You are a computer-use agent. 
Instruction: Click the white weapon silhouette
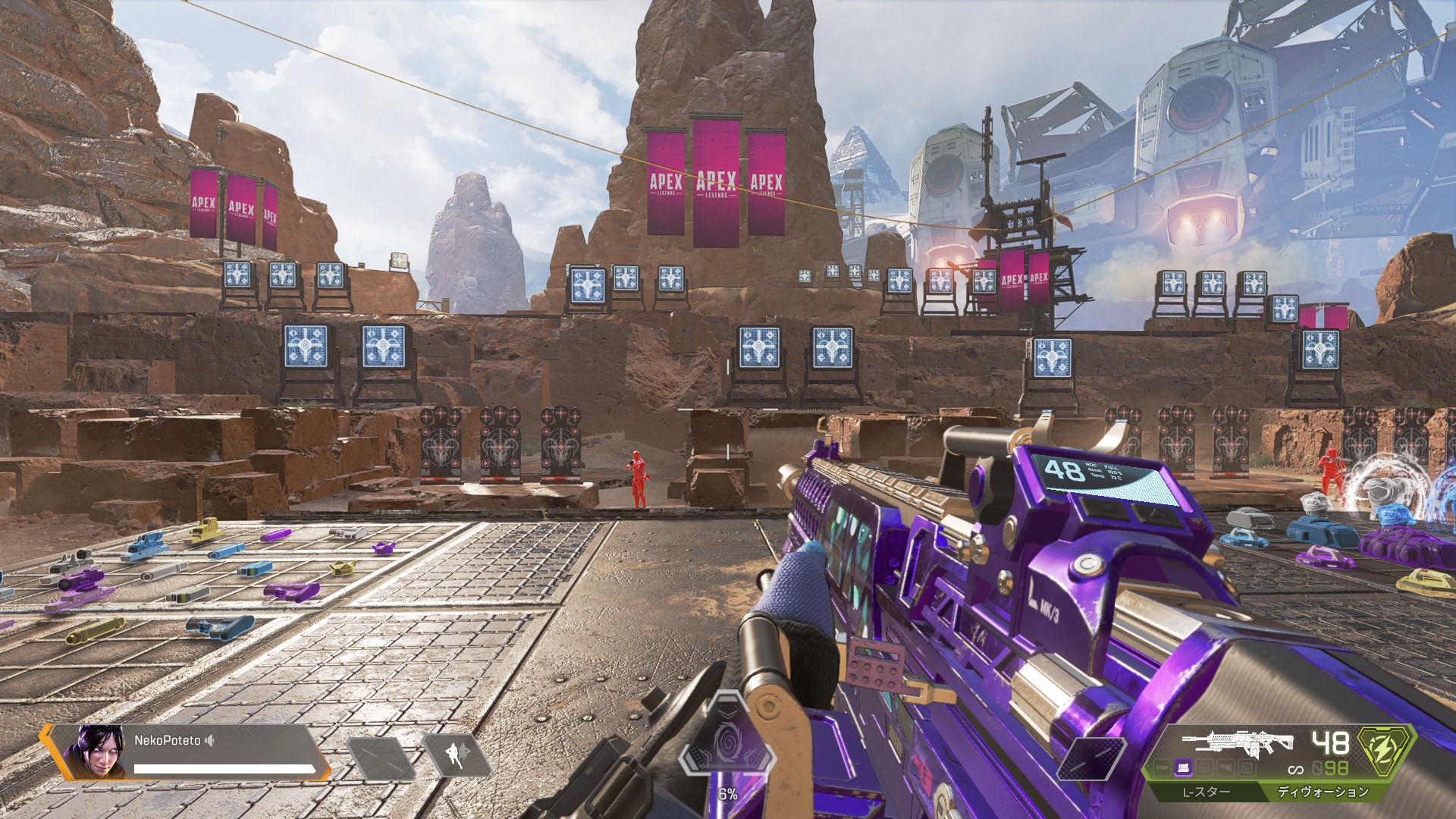pos(1237,743)
